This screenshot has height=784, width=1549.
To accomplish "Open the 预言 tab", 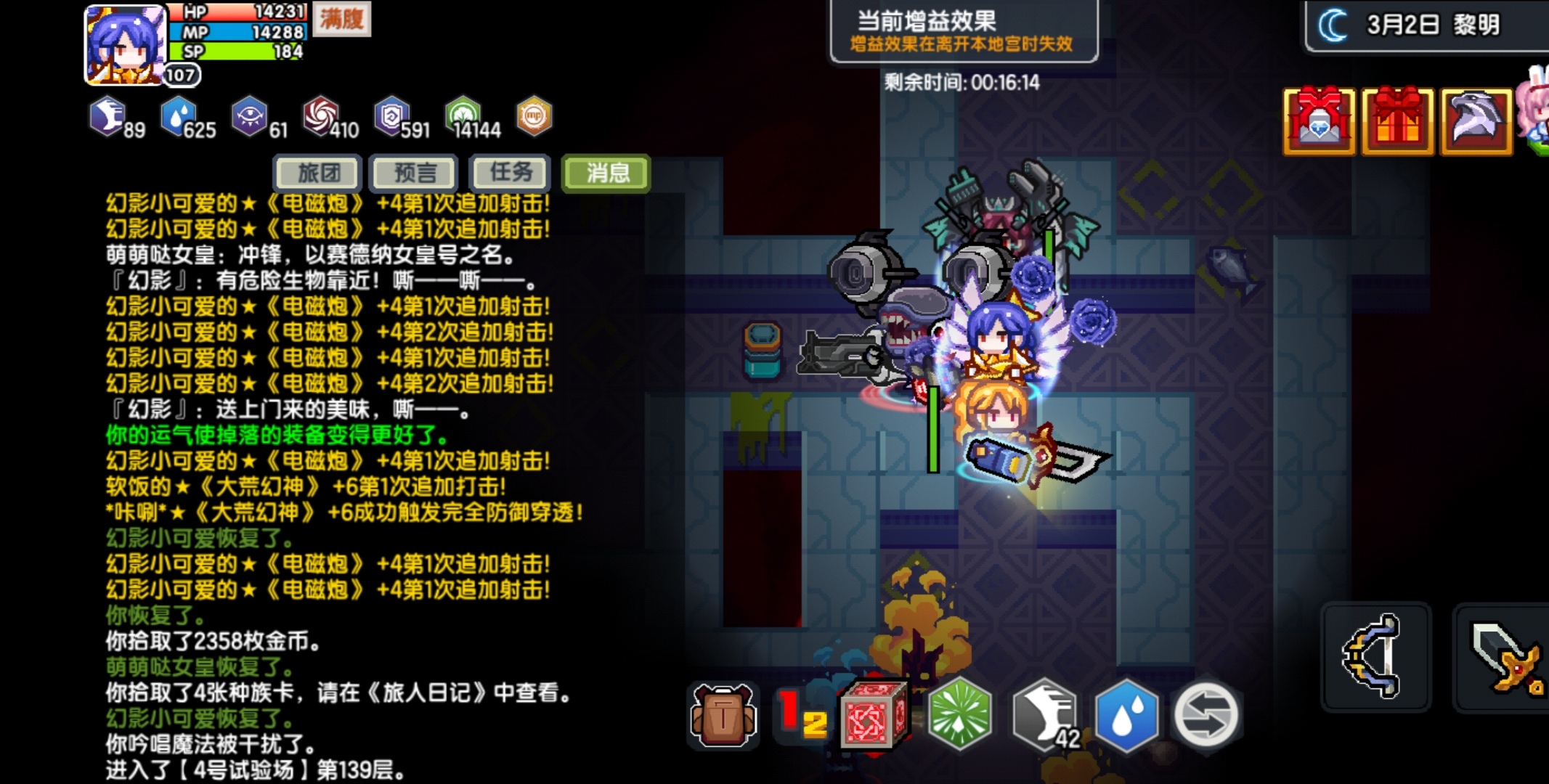I will [414, 173].
